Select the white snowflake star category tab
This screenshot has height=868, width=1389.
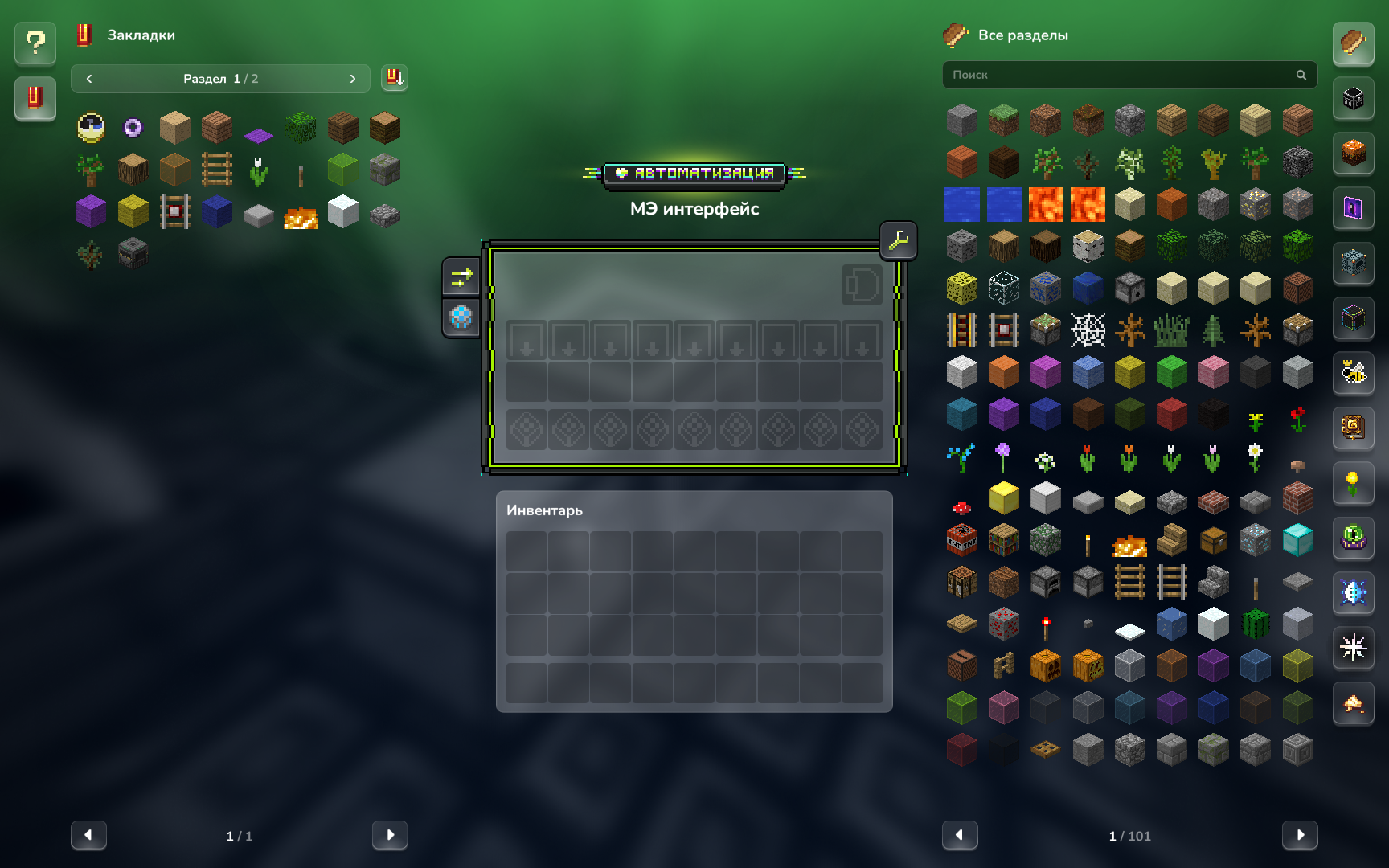[x=1354, y=648]
